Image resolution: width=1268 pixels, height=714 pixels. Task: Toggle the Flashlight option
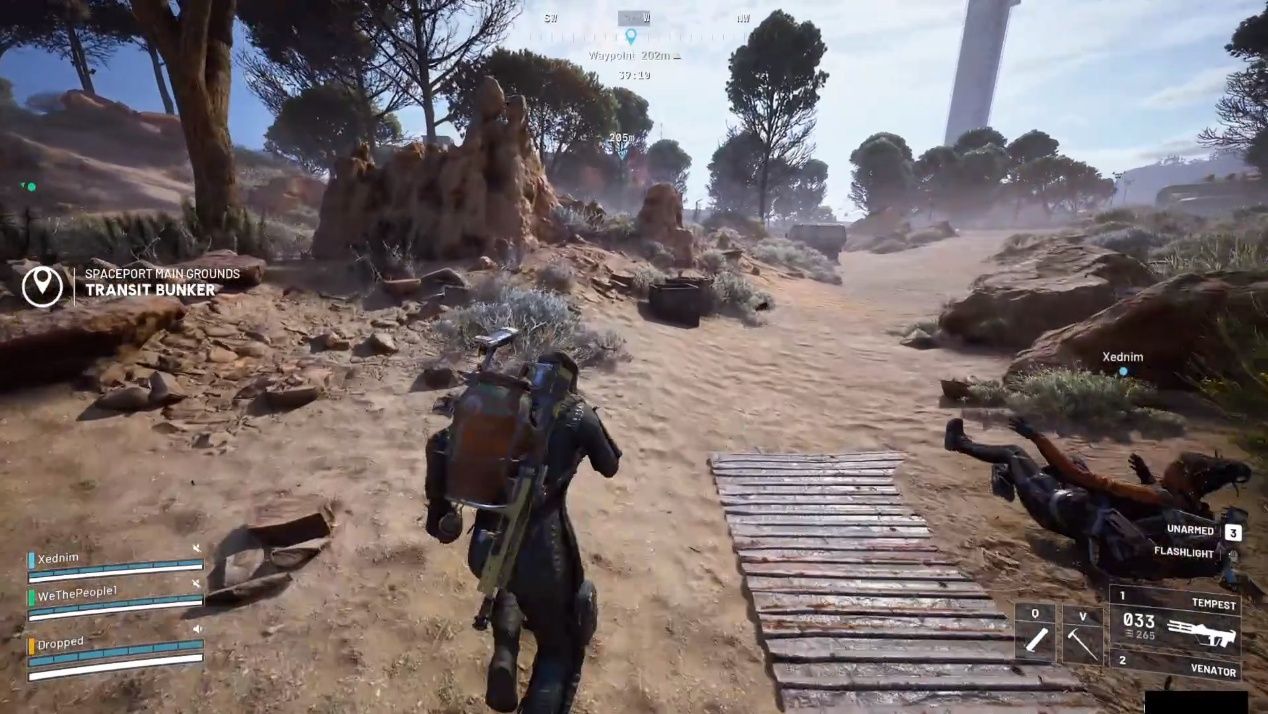(x=1184, y=552)
